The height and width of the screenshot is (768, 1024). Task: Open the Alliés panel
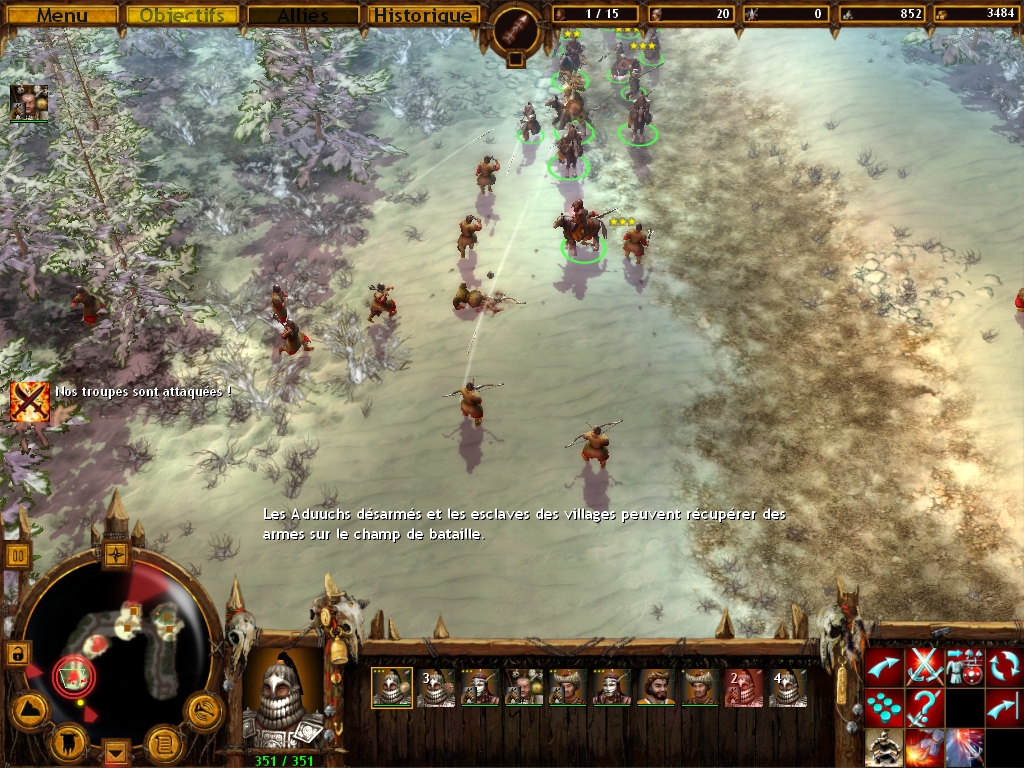302,15
